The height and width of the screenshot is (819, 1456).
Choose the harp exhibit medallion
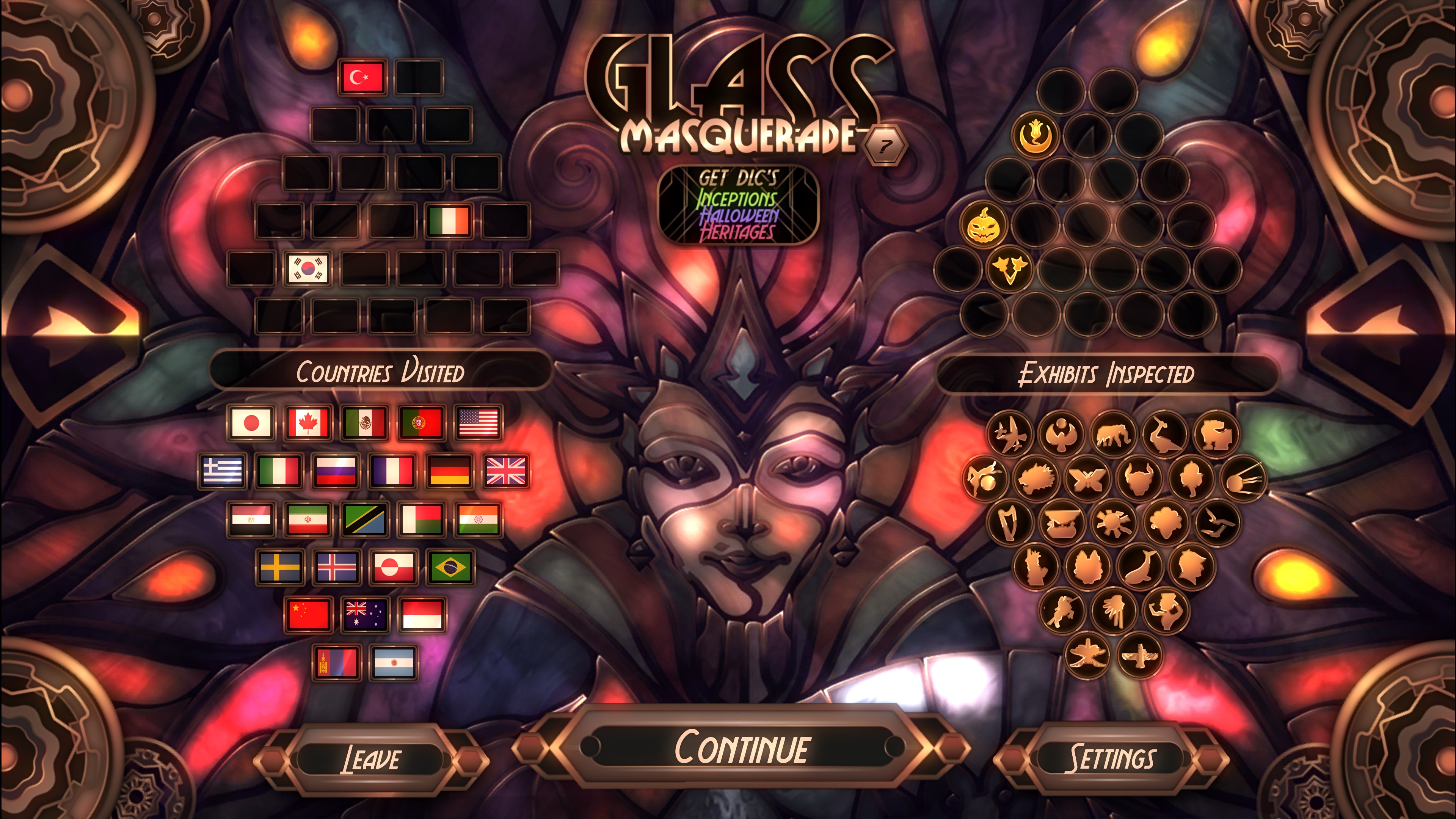[x=1009, y=523]
